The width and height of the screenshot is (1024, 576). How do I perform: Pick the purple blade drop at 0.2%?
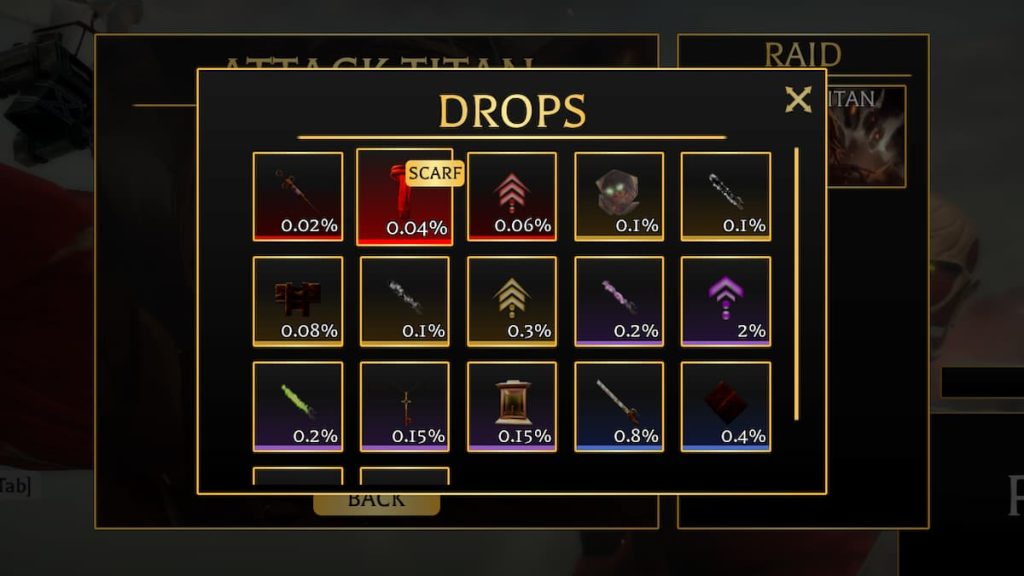(618, 301)
